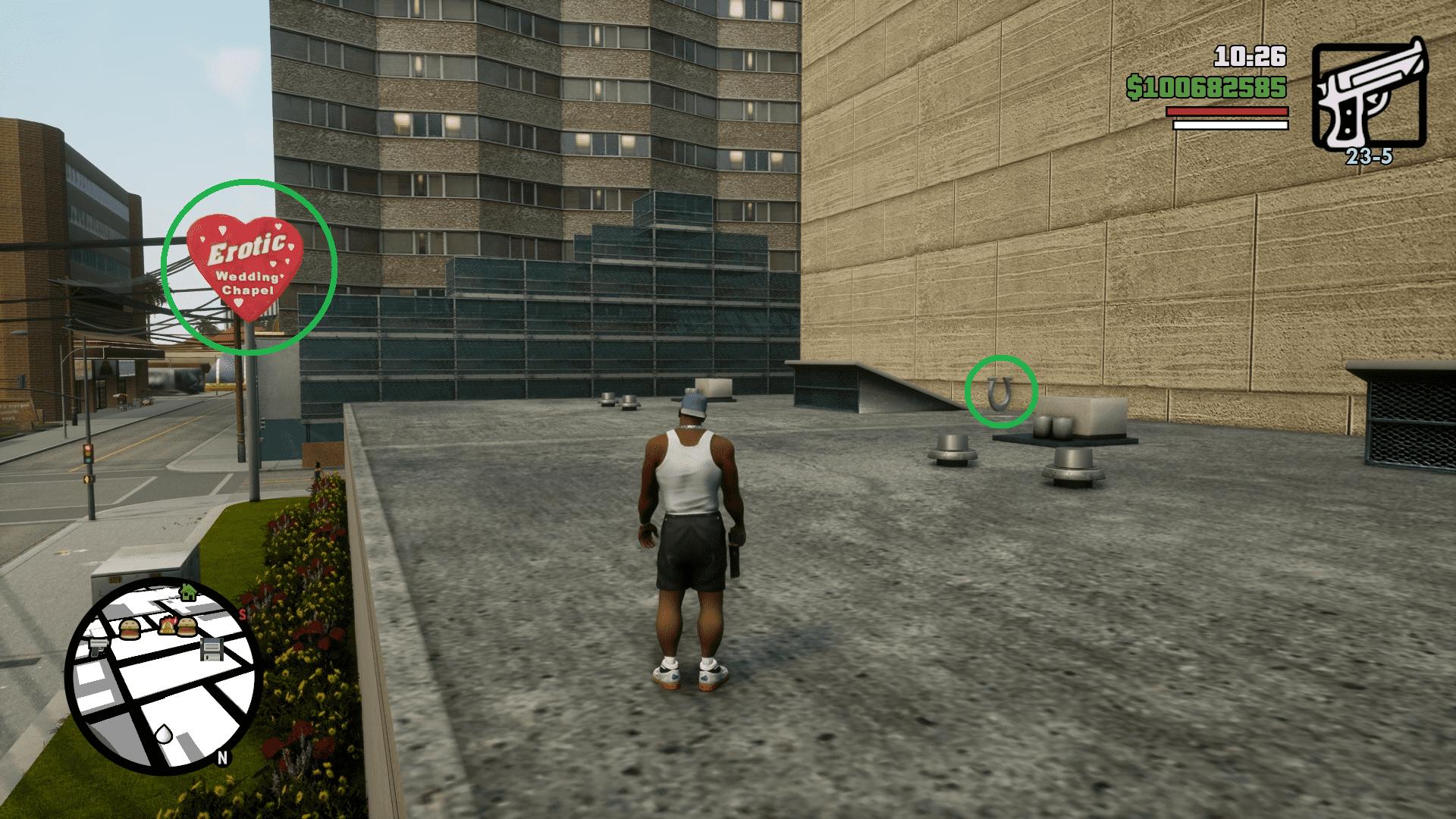1456x819 pixels.
Task: Click the floppy disk save icon on minimap
Action: point(211,649)
